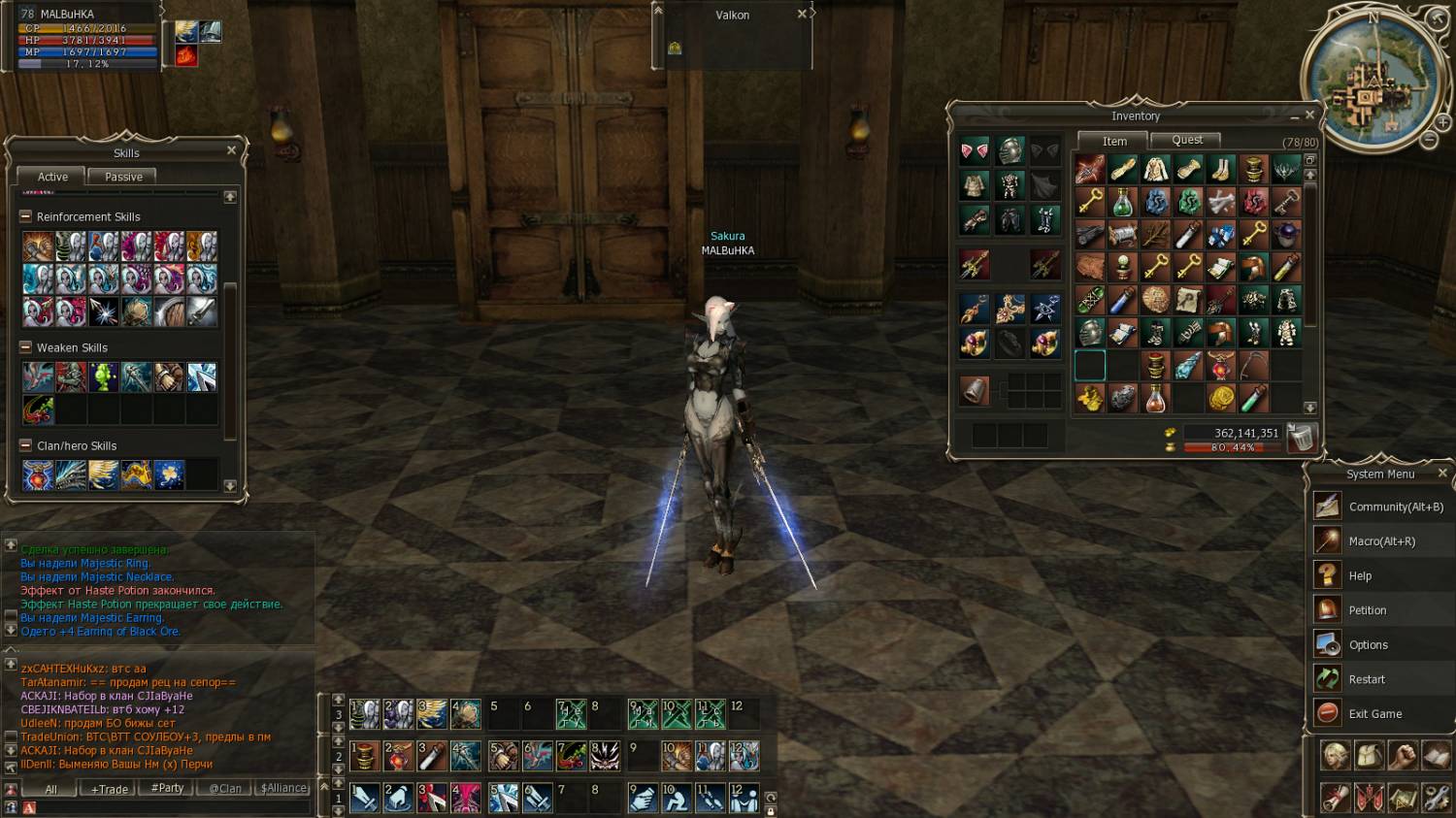The image size is (1456, 818).
Task: Close the Valkon target window
Action: (x=802, y=15)
